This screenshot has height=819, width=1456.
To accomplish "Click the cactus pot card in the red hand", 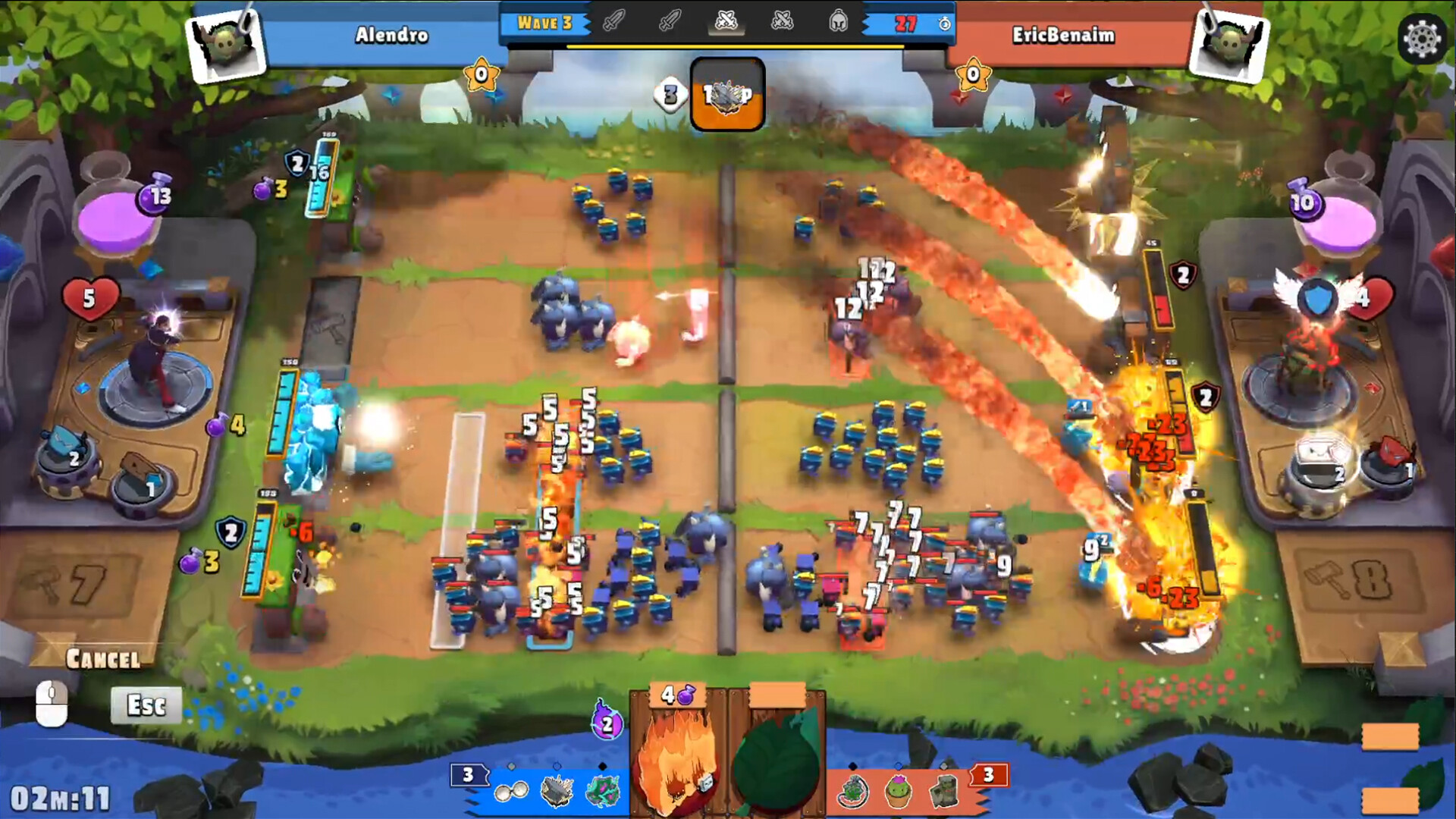I will (x=896, y=790).
